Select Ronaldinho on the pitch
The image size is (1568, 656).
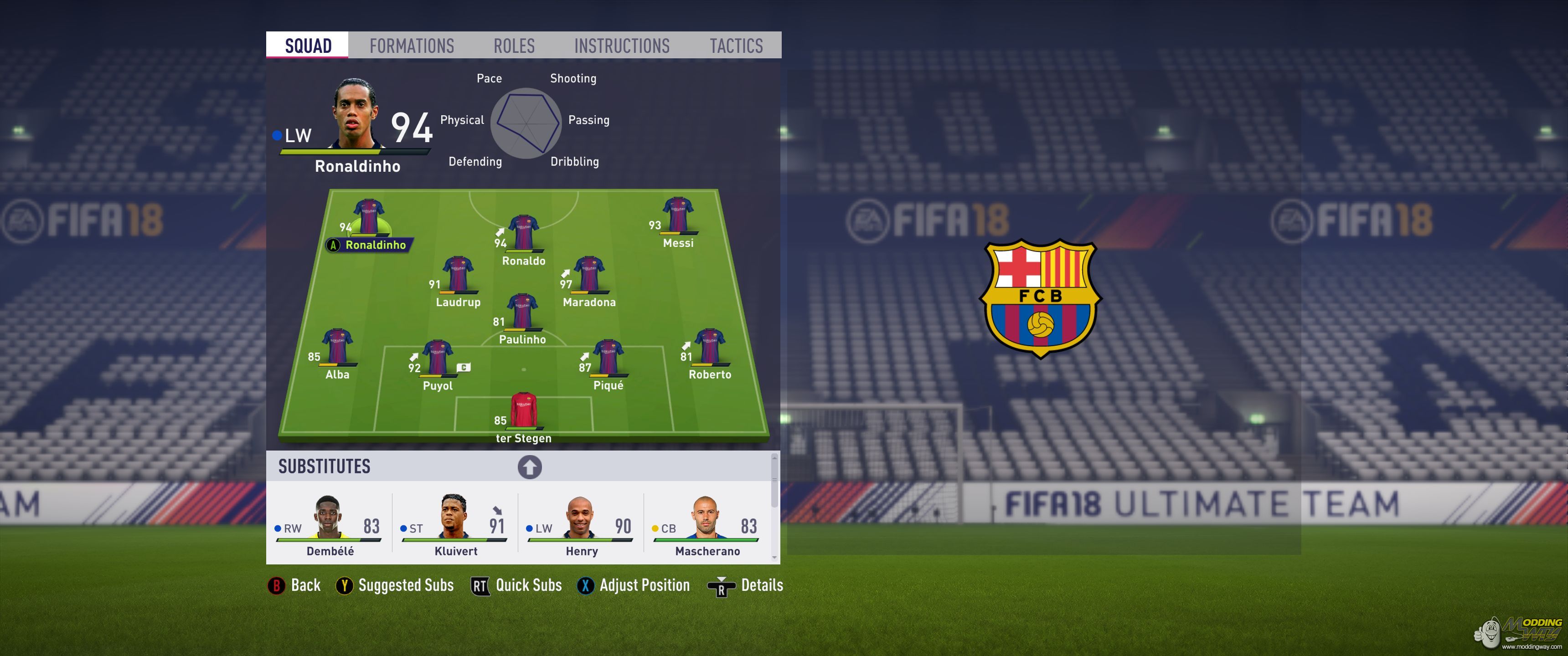coord(369,218)
